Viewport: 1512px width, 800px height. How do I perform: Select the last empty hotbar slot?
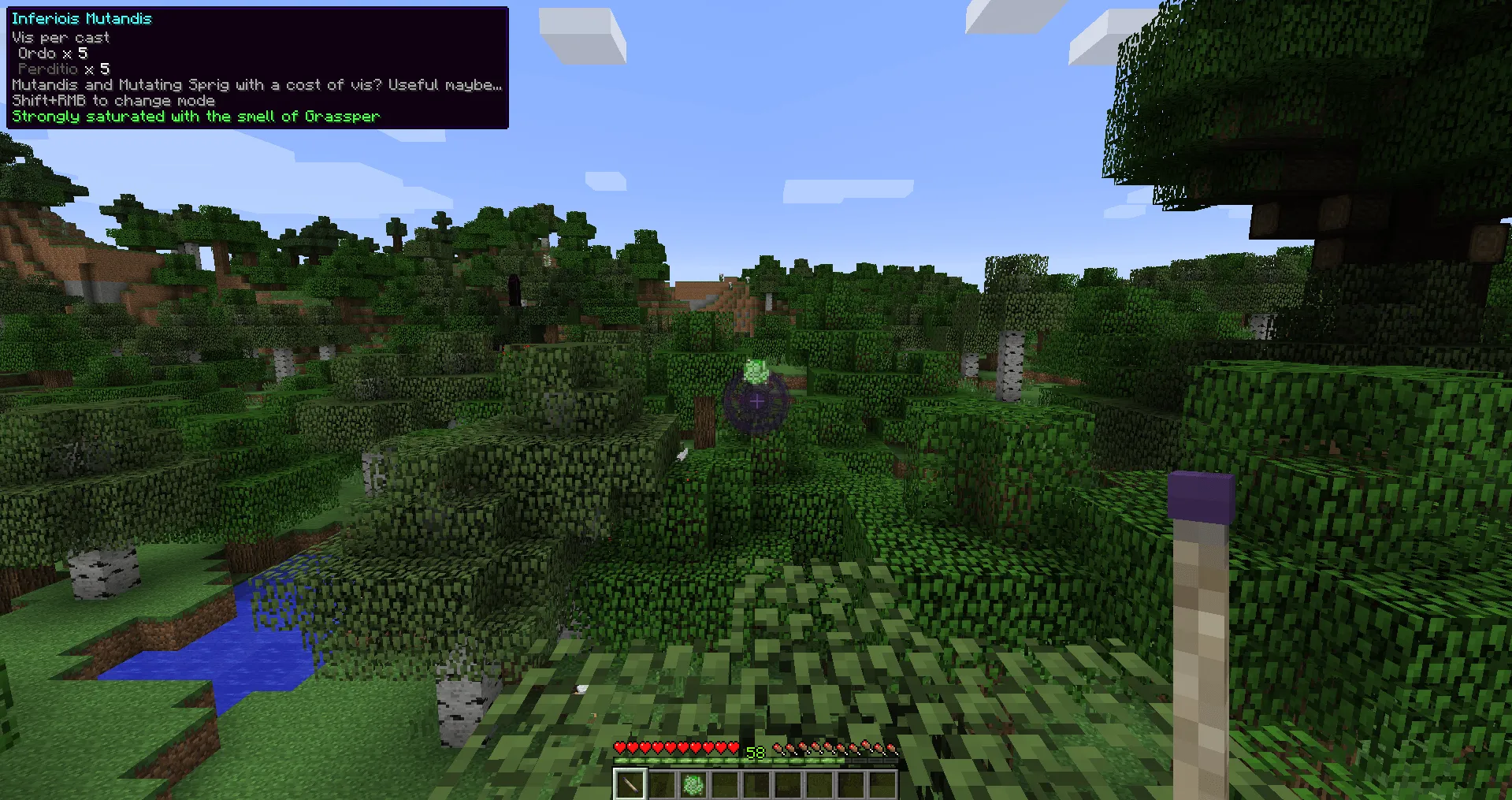pos(882,783)
